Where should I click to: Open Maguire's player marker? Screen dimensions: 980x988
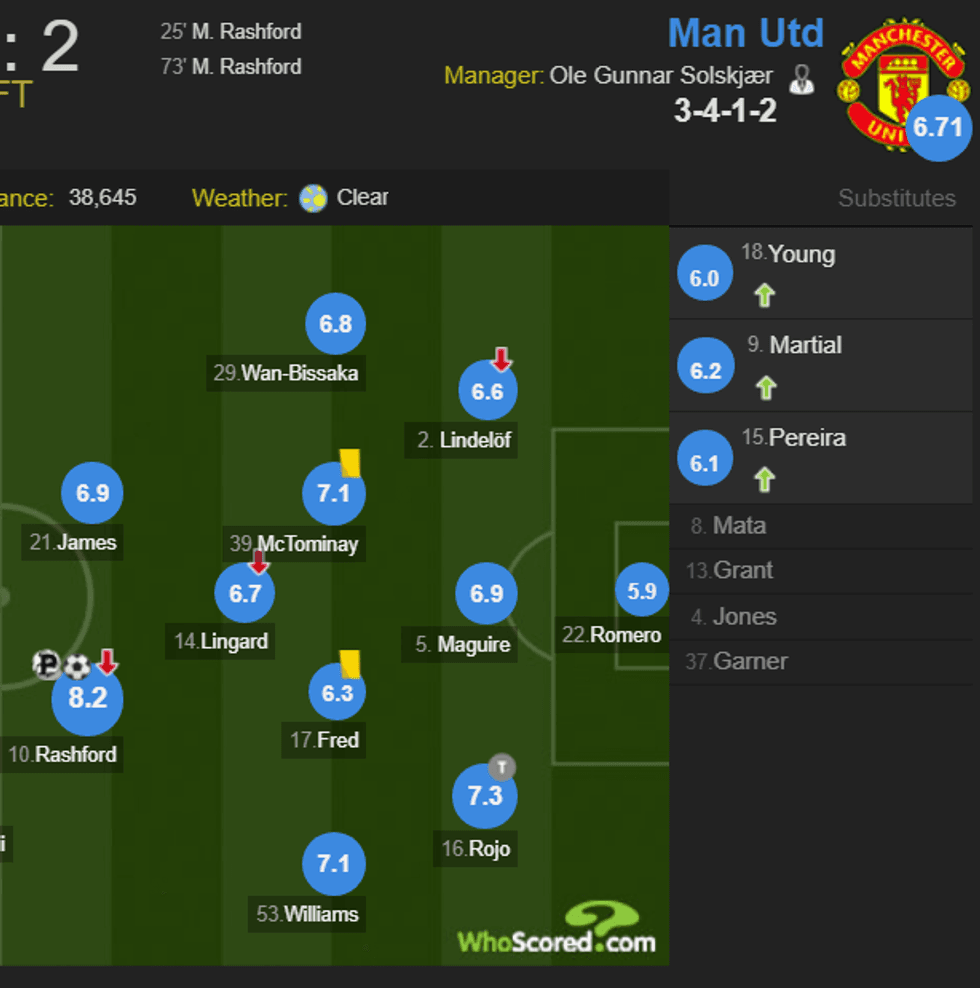[x=486, y=594]
